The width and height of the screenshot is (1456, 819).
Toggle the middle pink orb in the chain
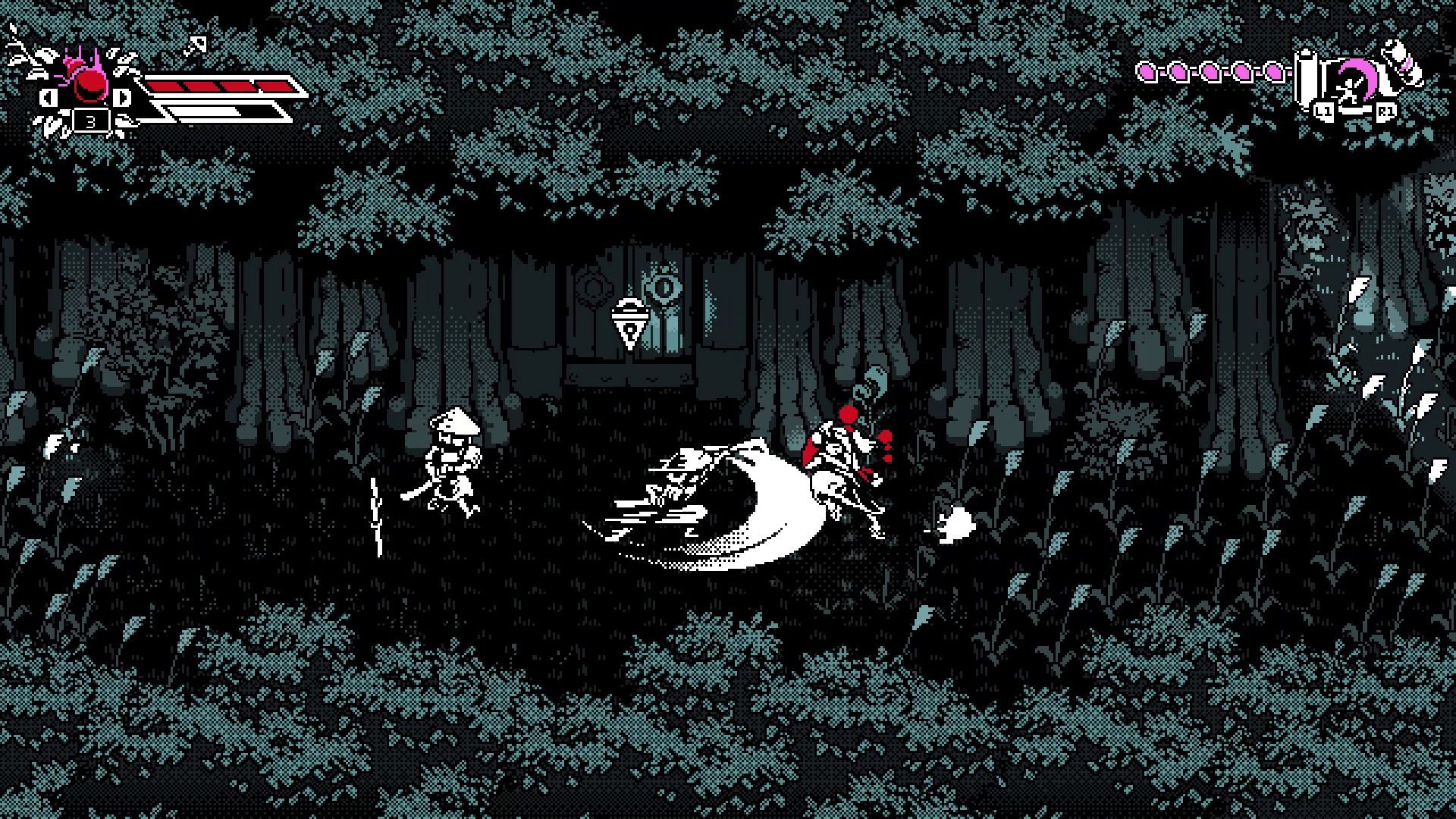pos(1210,72)
